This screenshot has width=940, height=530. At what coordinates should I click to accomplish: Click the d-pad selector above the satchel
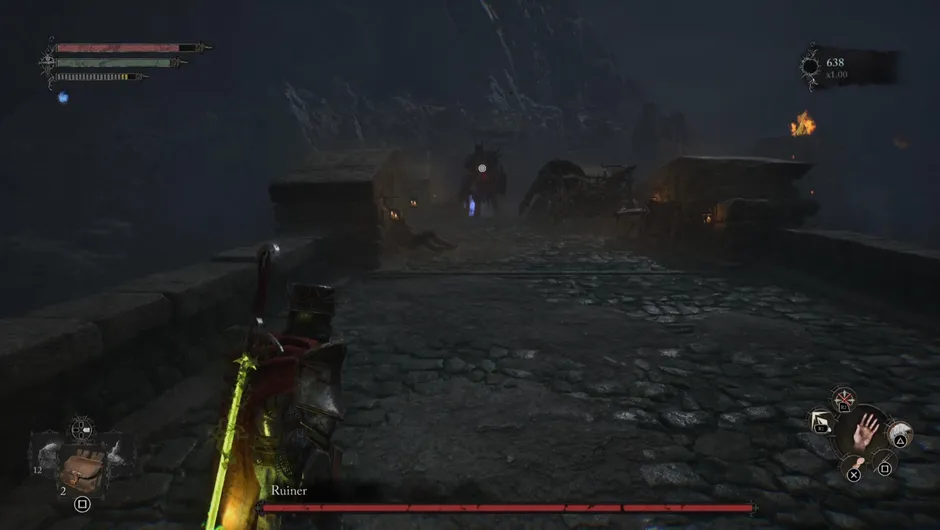(81, 430)
